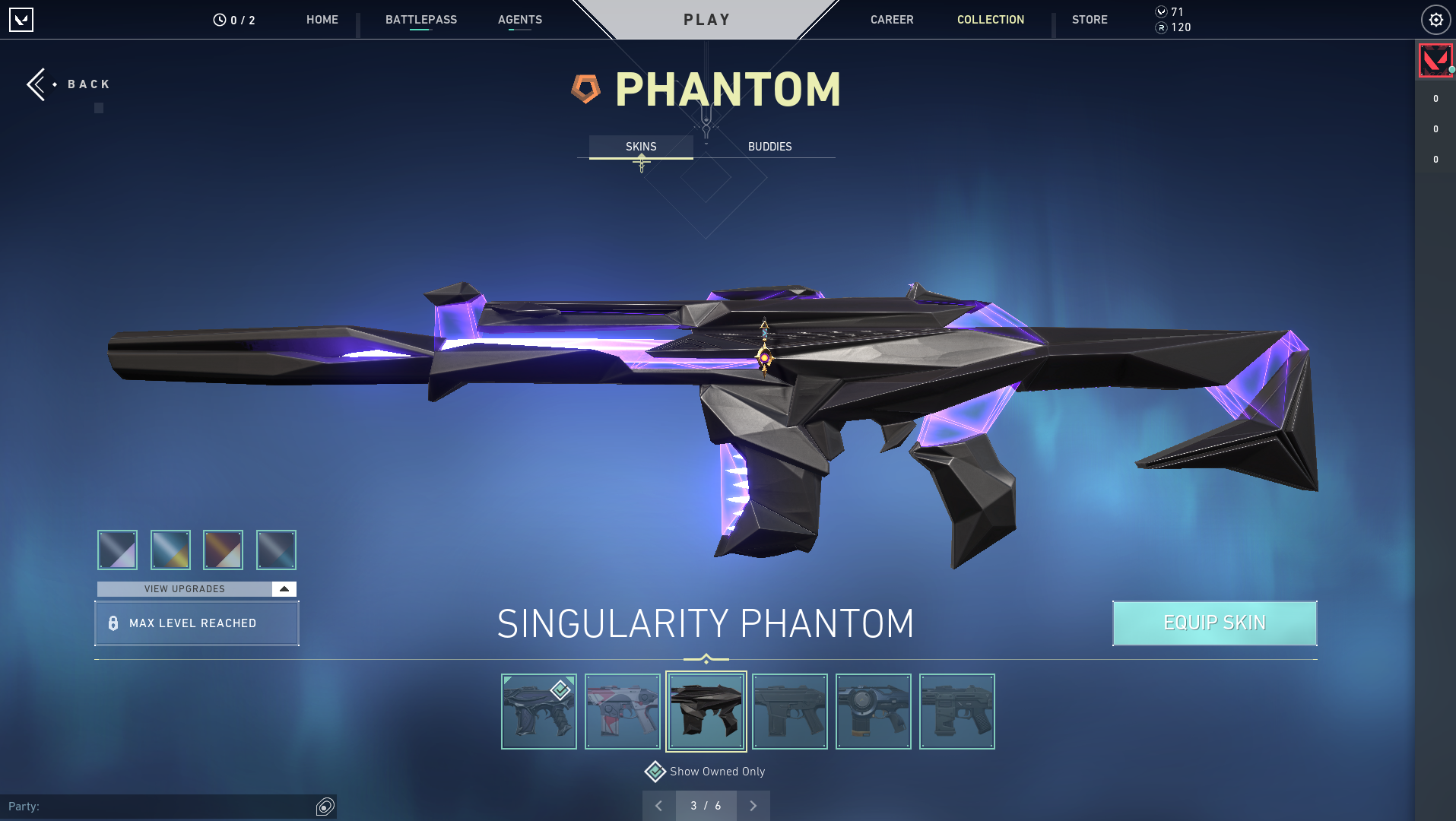This screenshot has height=821, width=1456.
Task: Click the Valorant points currency icon
Action: (x=1160, y=11)
